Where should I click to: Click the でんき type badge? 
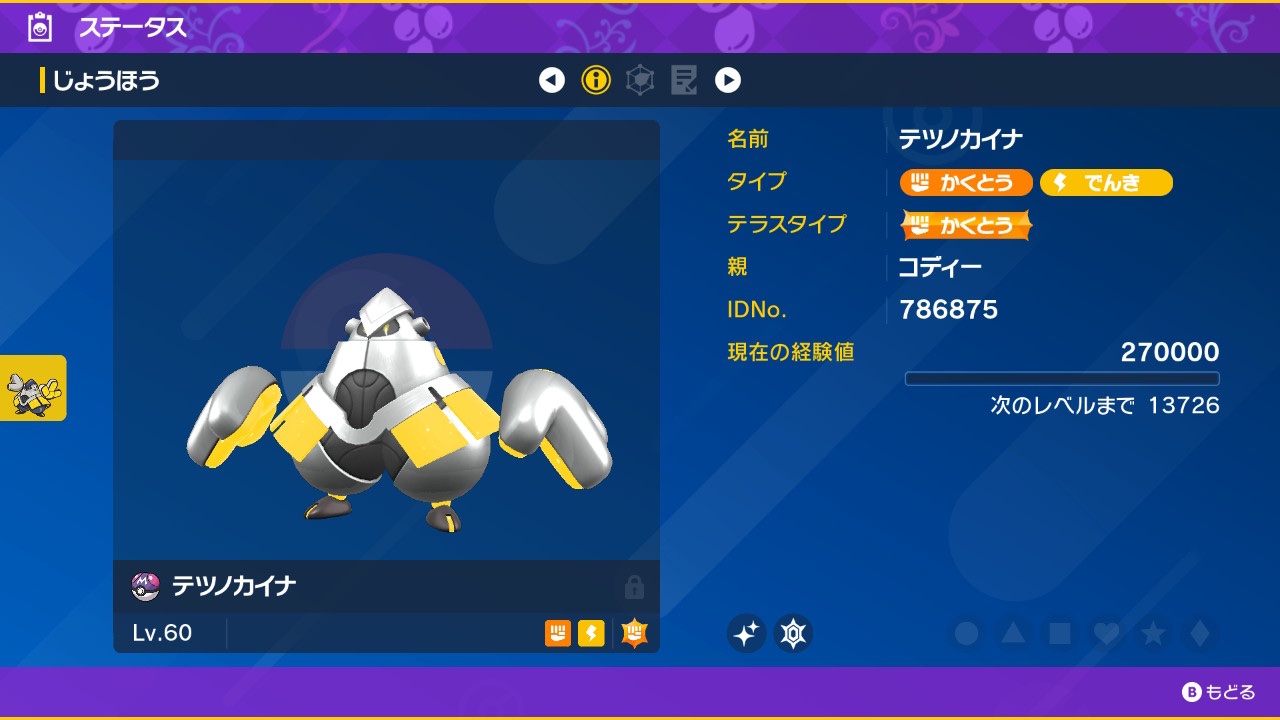coord(1106,183)
